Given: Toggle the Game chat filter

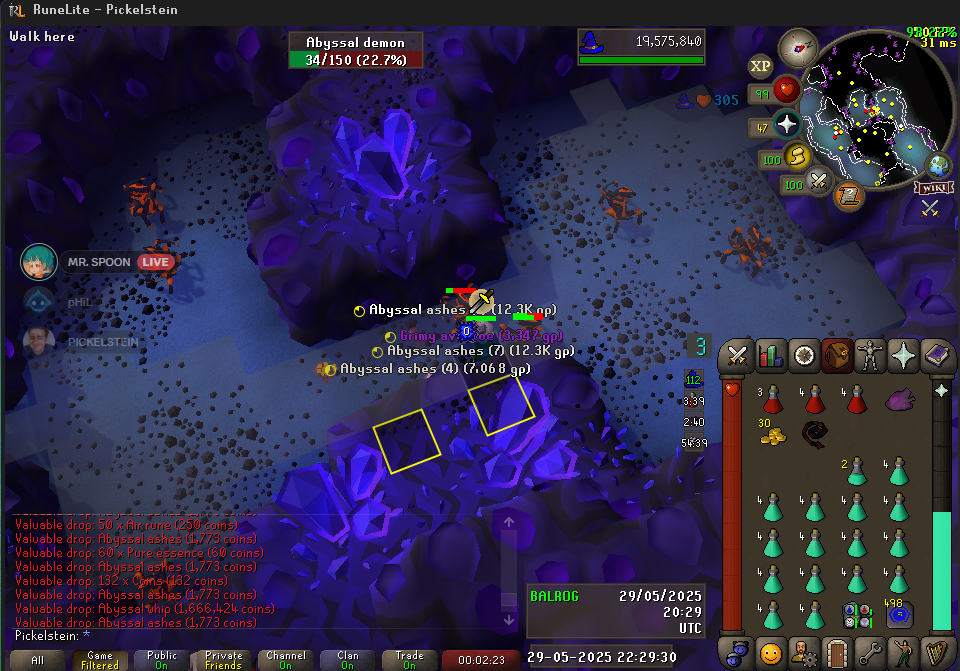Looking at the screenshot, I should click(100, 660).
